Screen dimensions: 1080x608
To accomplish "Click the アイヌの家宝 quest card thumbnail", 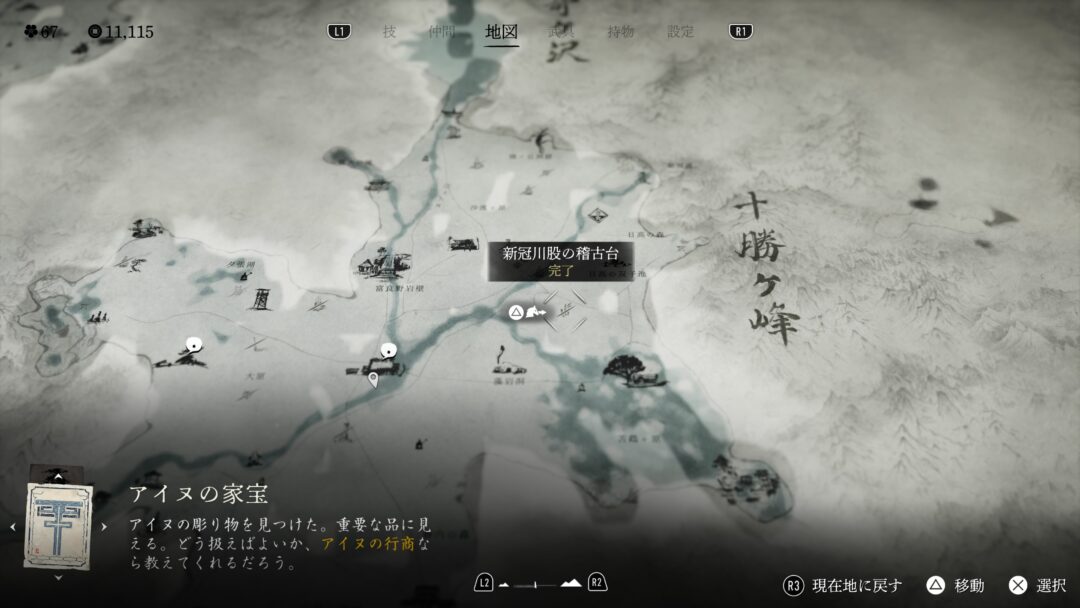I will click(x=58, y=525).
